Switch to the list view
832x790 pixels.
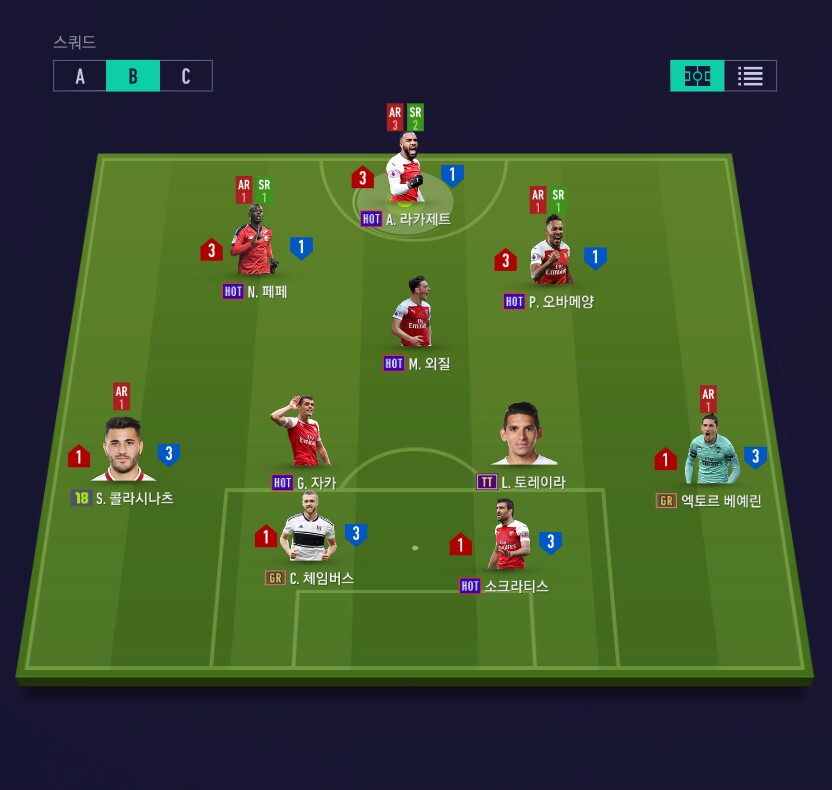(x=750, y=76)
